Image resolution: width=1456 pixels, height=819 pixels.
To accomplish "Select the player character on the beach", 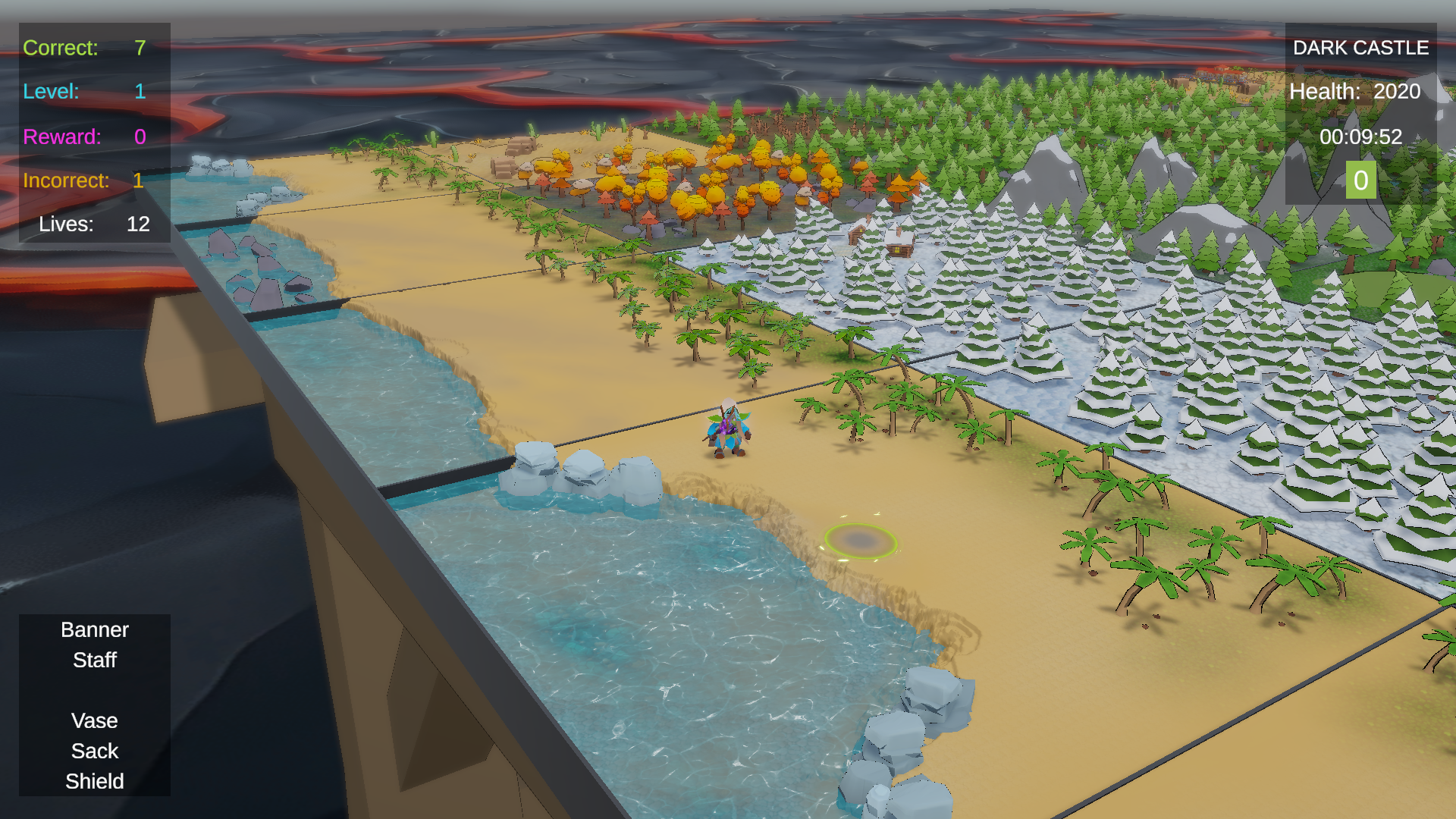I will (726, 428).
